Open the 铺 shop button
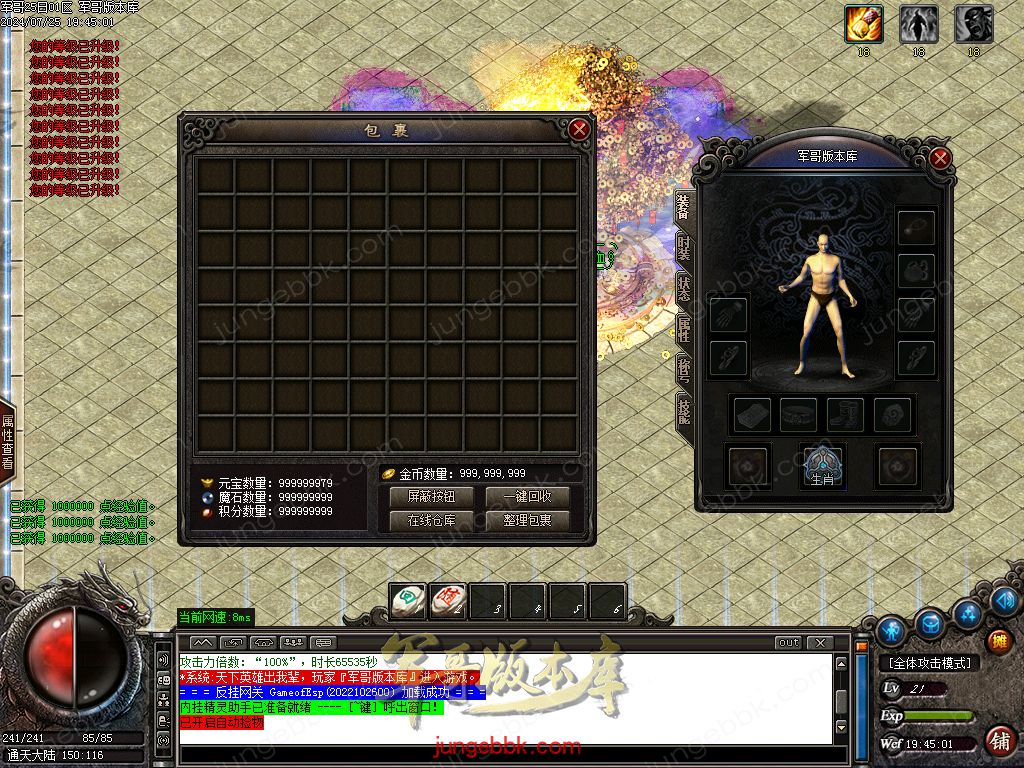 click(998, 740)
